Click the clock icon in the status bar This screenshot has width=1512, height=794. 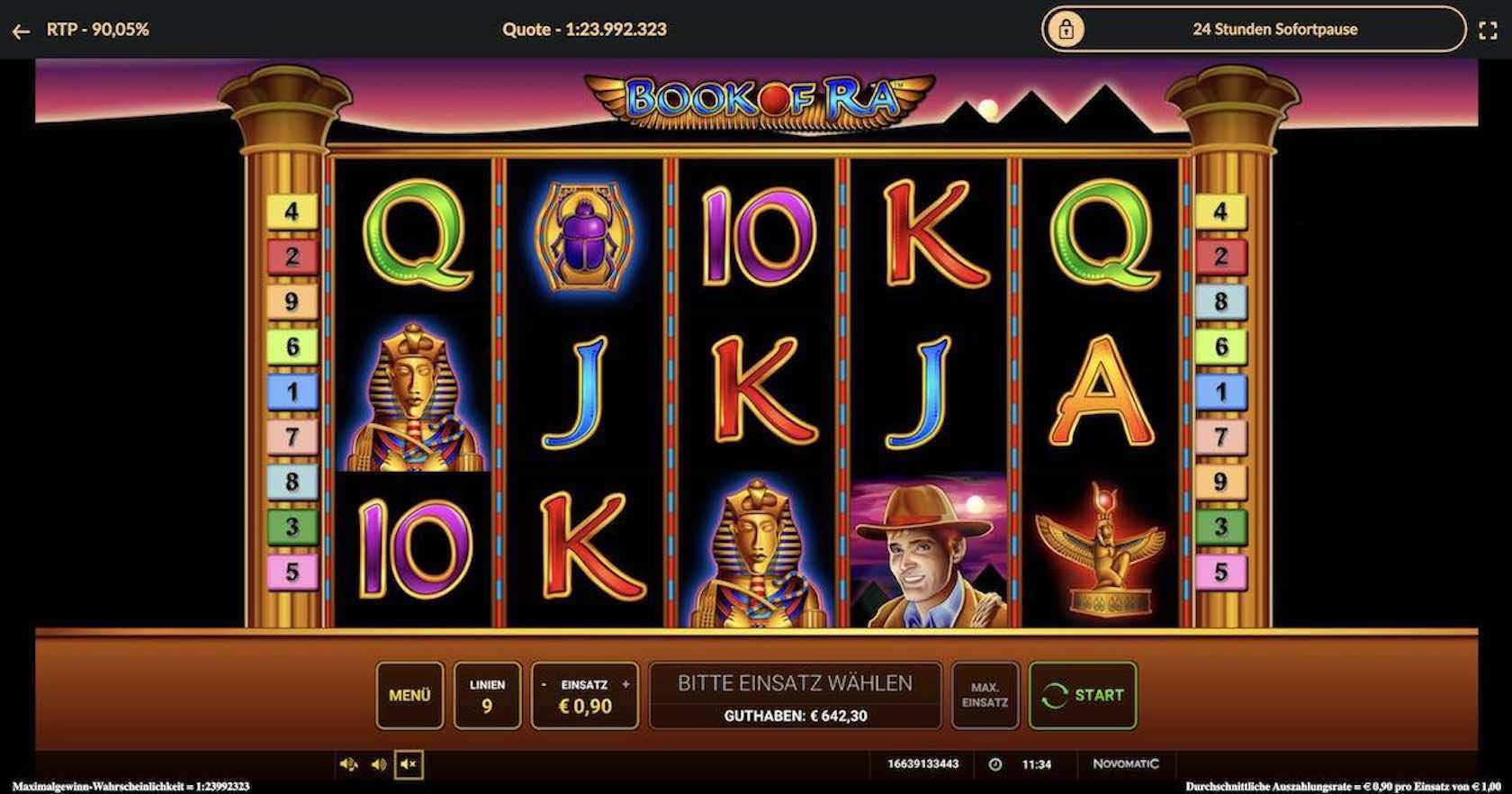click(994, 763)
